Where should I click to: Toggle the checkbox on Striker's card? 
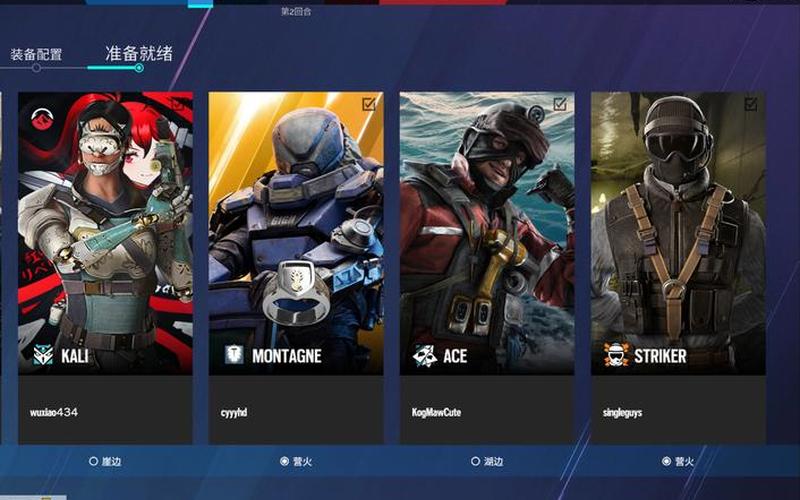(751, 103)
